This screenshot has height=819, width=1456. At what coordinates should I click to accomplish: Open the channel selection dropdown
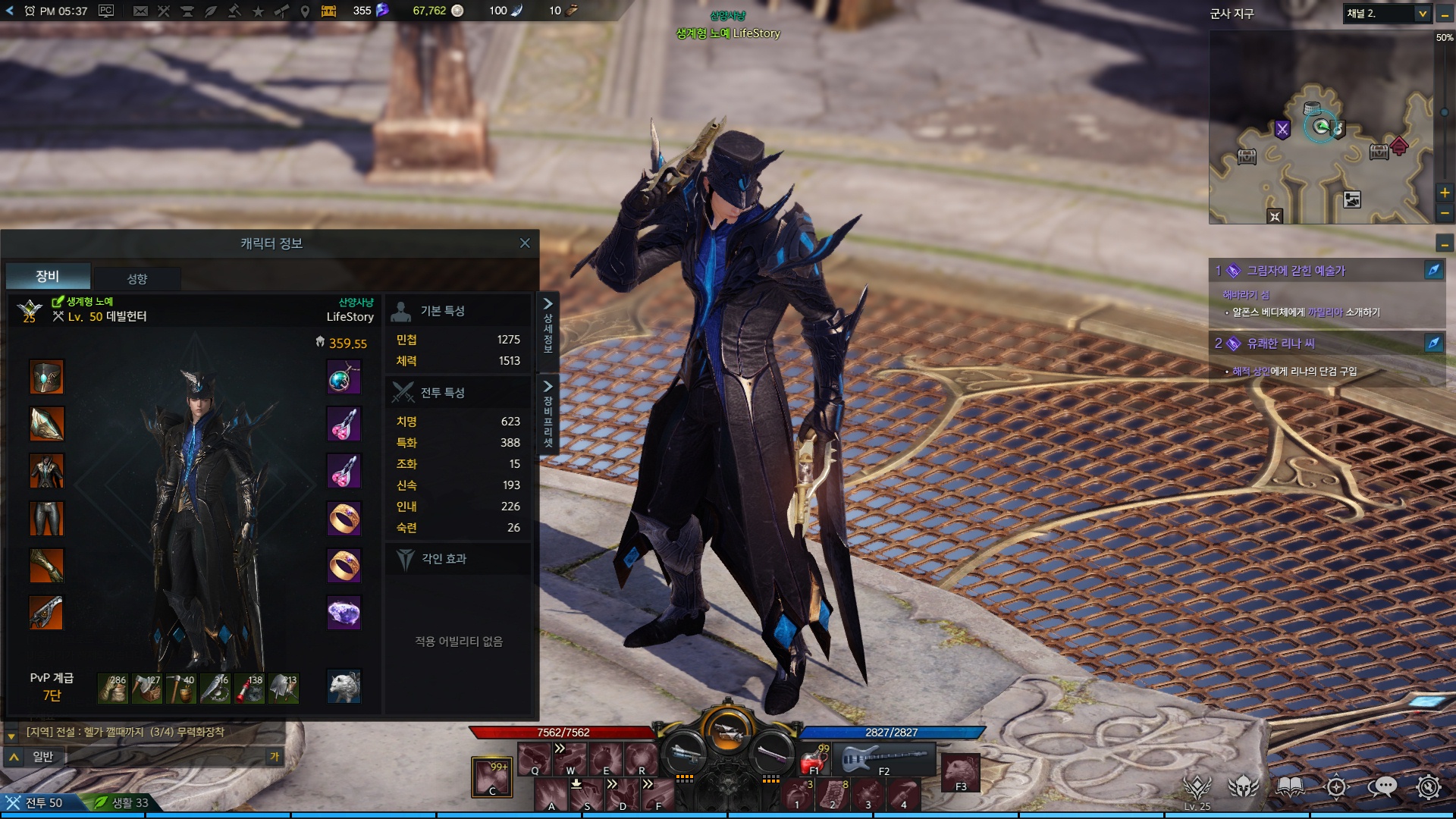pos(1423,14)
